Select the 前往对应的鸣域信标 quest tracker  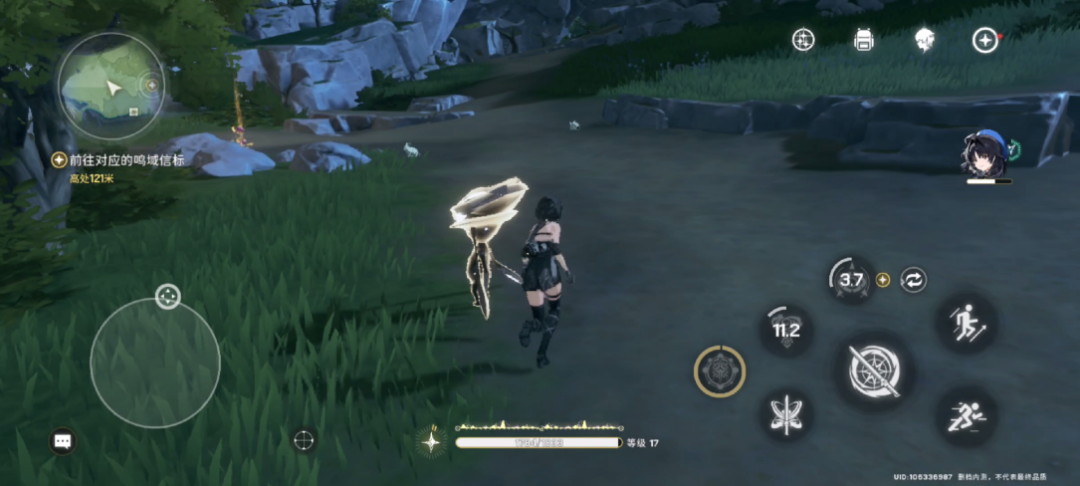pyautogui.click(x=119, y=160)
